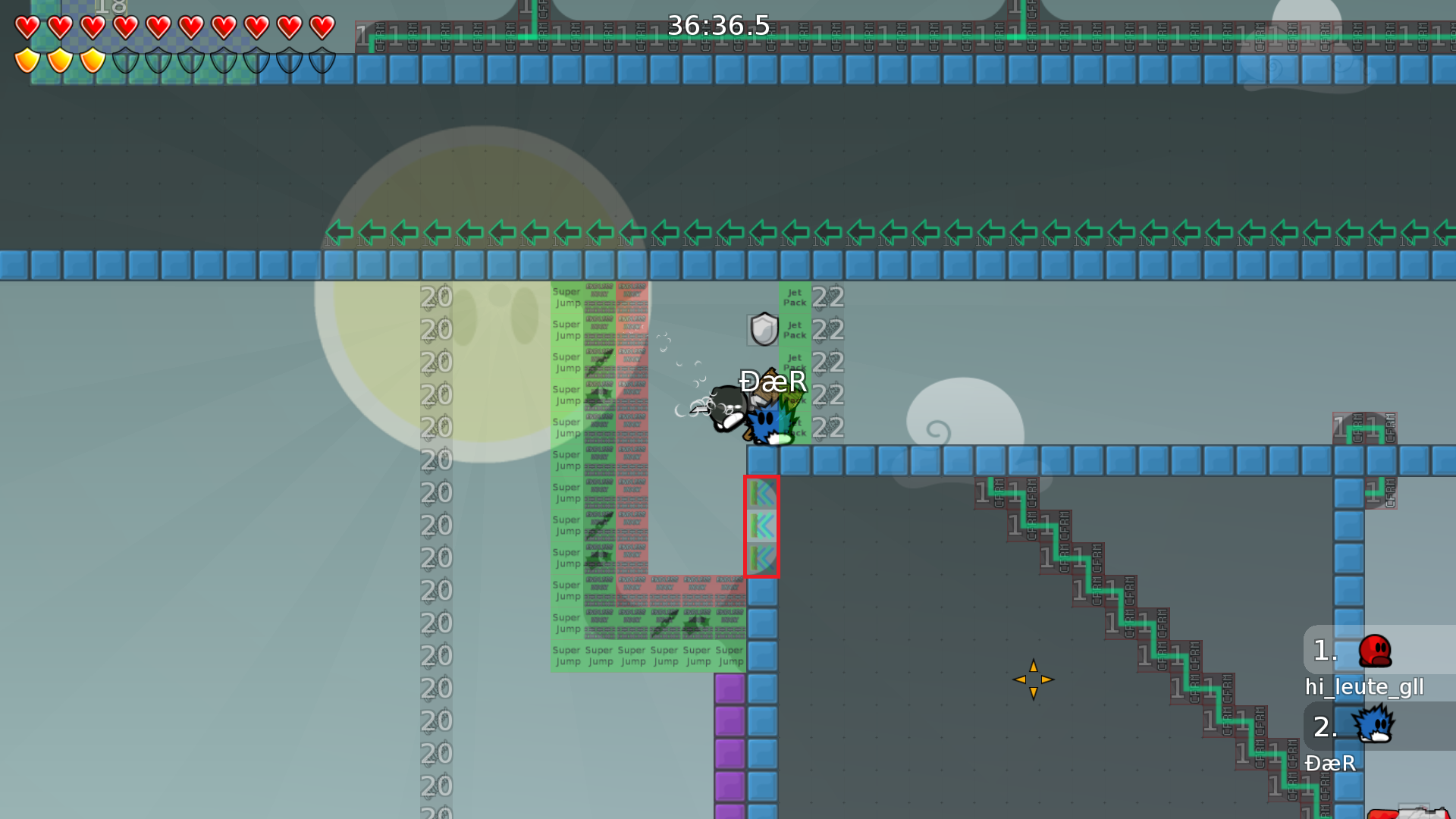This screenshot has height=819, width=1456.
Task: Click the hi_leute_gll name text
Action: [1363, 686]
